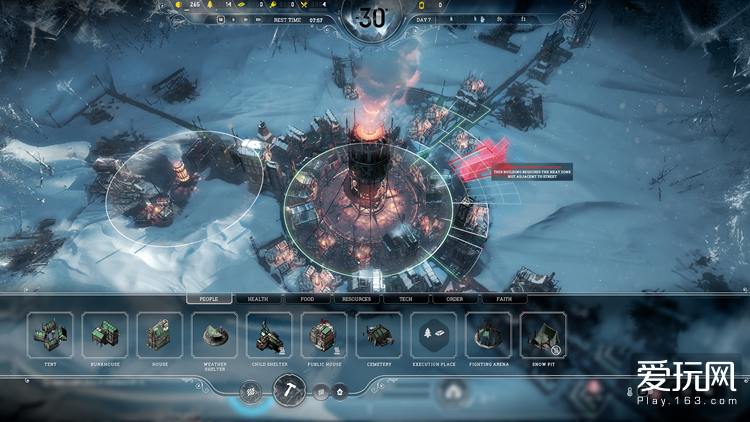The width and height of the screenshot is (750, 422).
Task: Select the Weather Shelter building
Action: (214, 335)
